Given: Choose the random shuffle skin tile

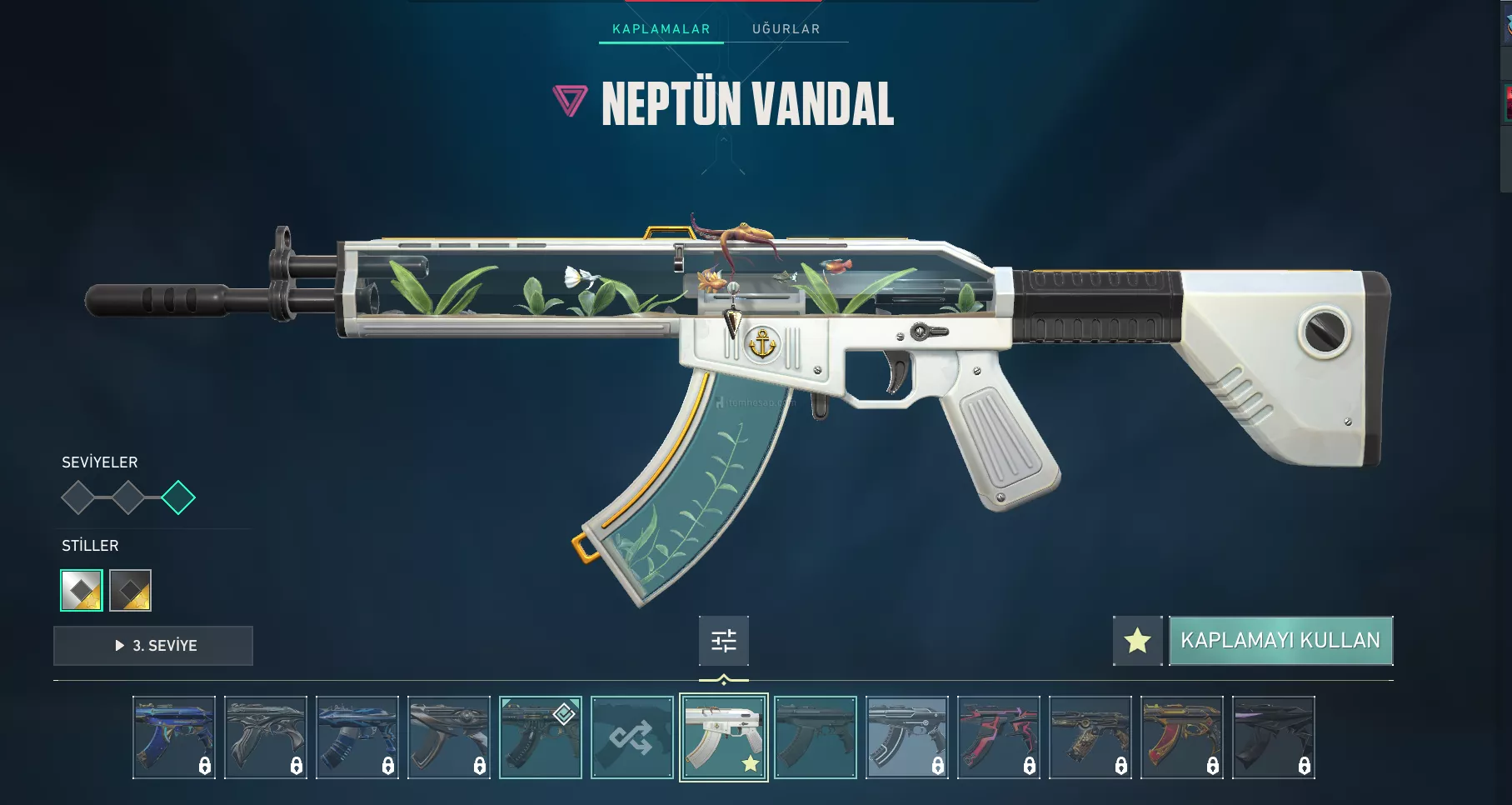Looking at the screenshot, I should [631, 737].
